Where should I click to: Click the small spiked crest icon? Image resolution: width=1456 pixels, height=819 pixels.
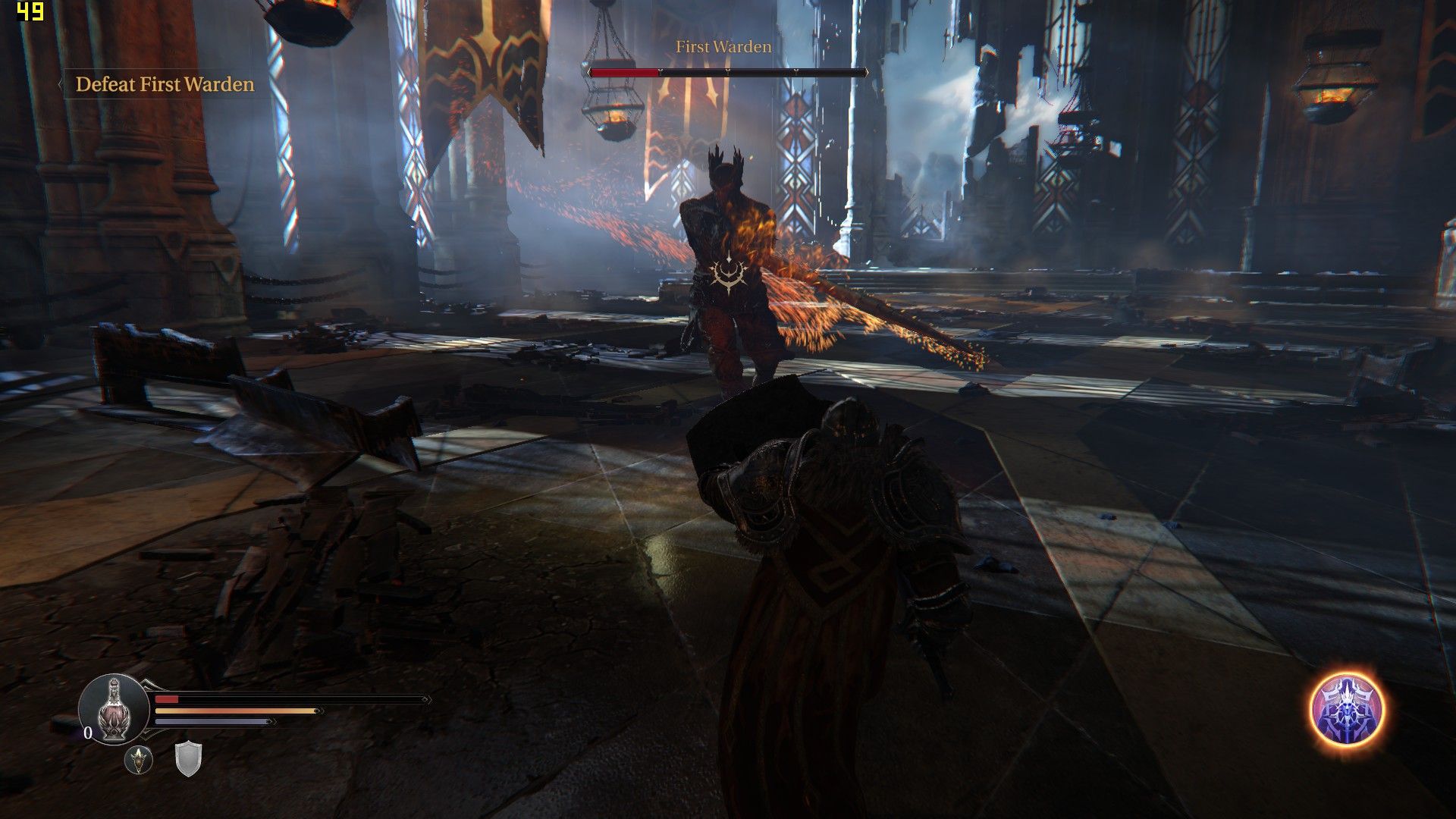click(139, 759)
